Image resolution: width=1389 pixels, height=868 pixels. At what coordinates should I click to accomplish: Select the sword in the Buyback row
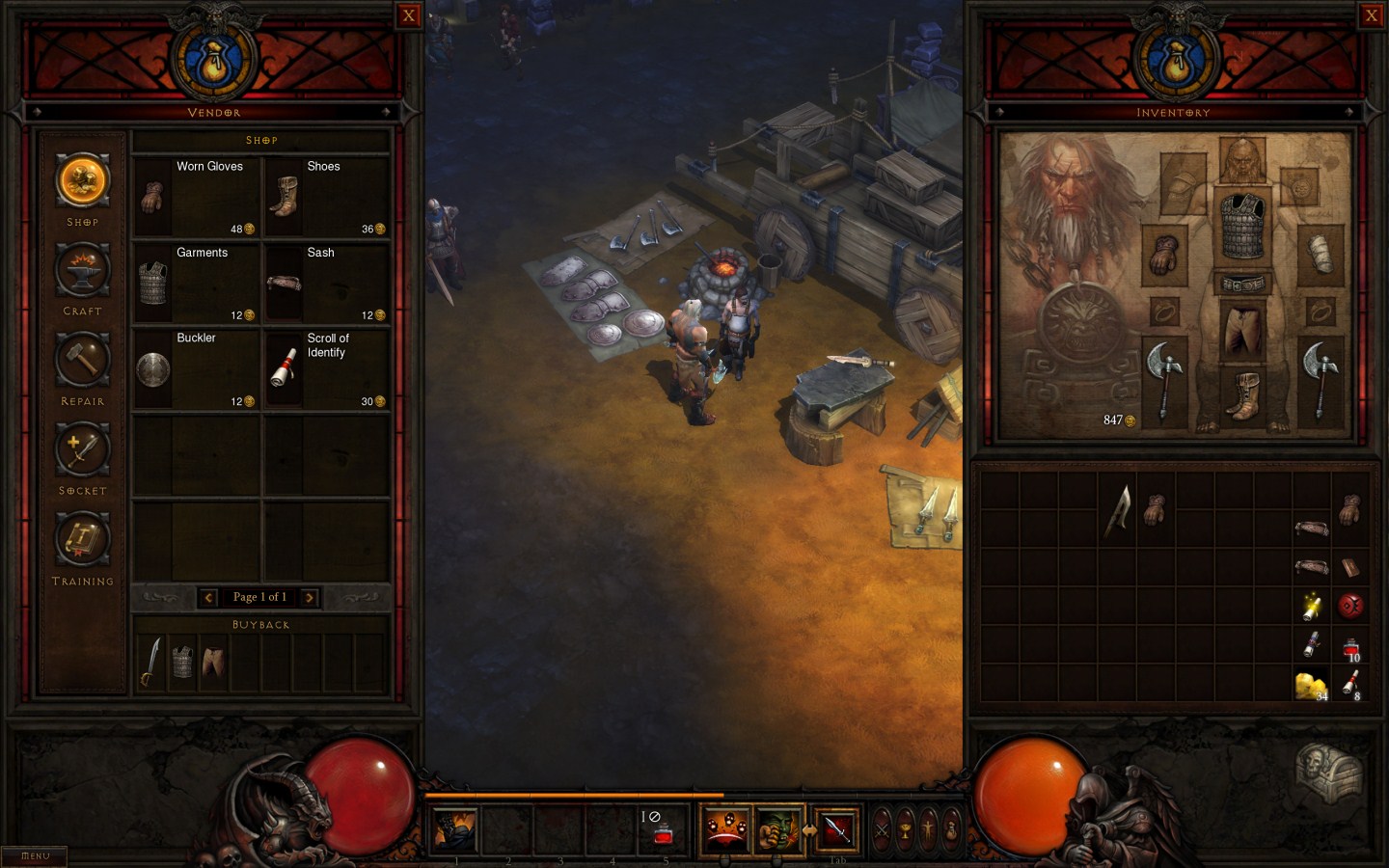click(x=151, y=660)
